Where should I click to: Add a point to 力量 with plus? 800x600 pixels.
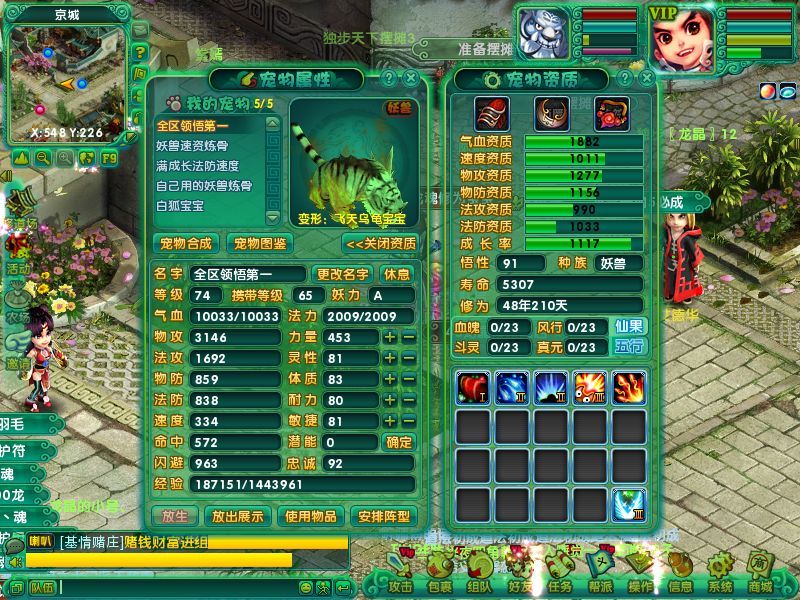(x=390, y=337)
